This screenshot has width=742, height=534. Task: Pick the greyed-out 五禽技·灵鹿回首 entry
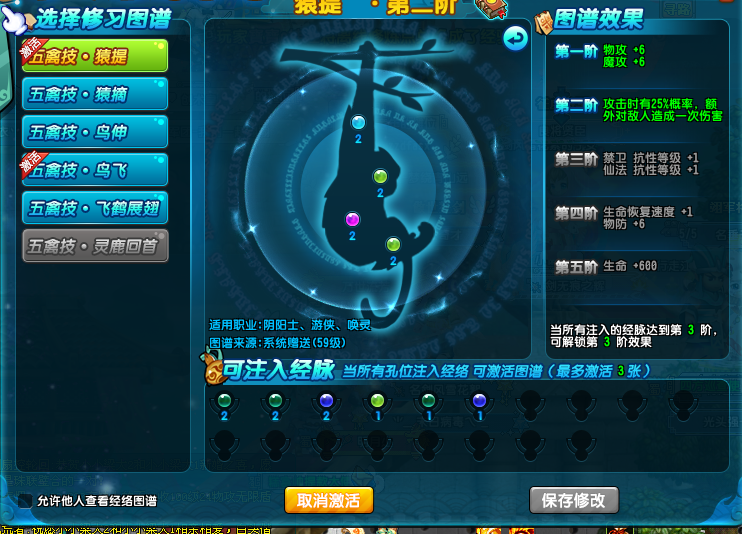94,246
